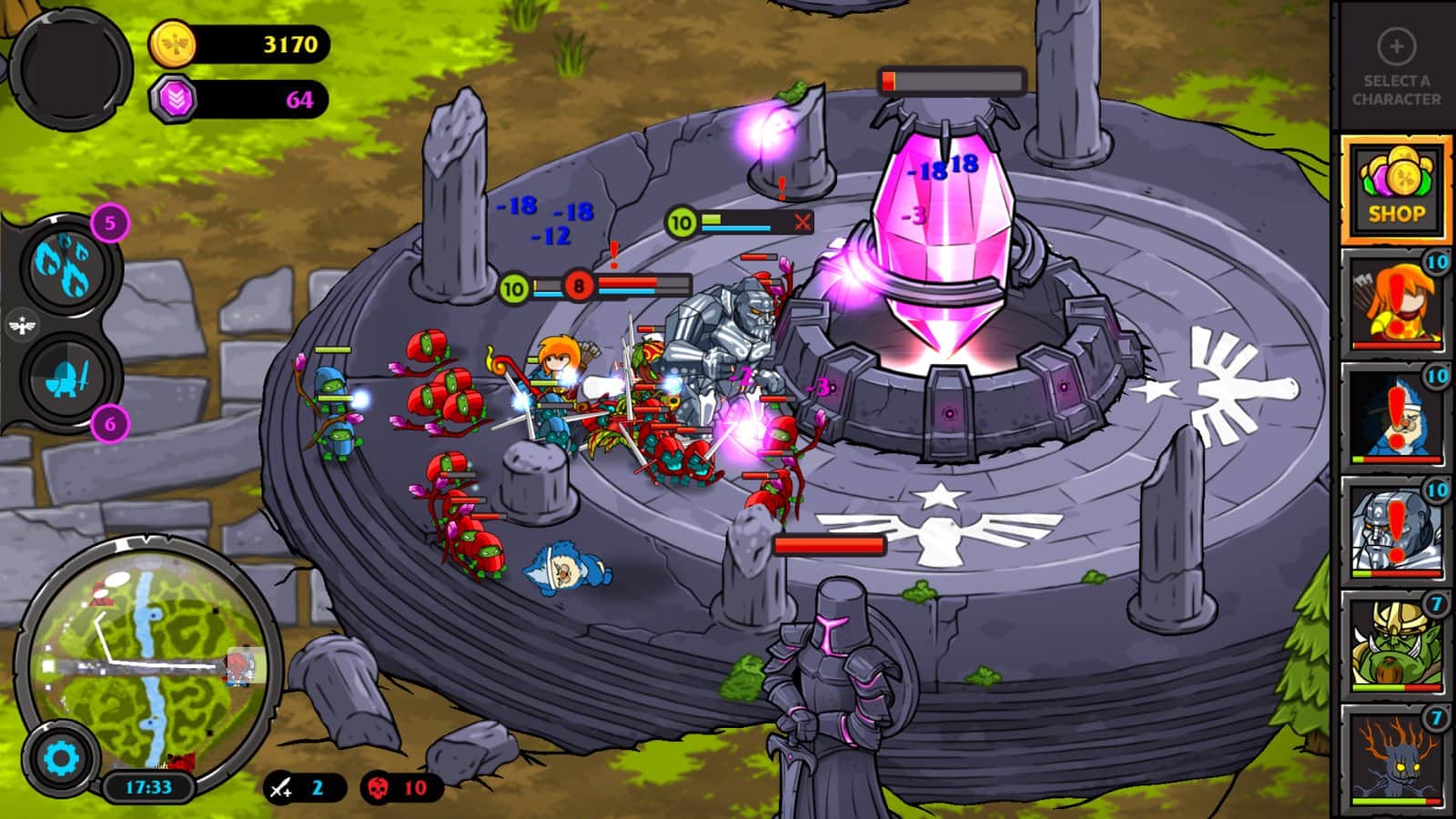Select the stone golem hero portrait

click(1395, 531)
